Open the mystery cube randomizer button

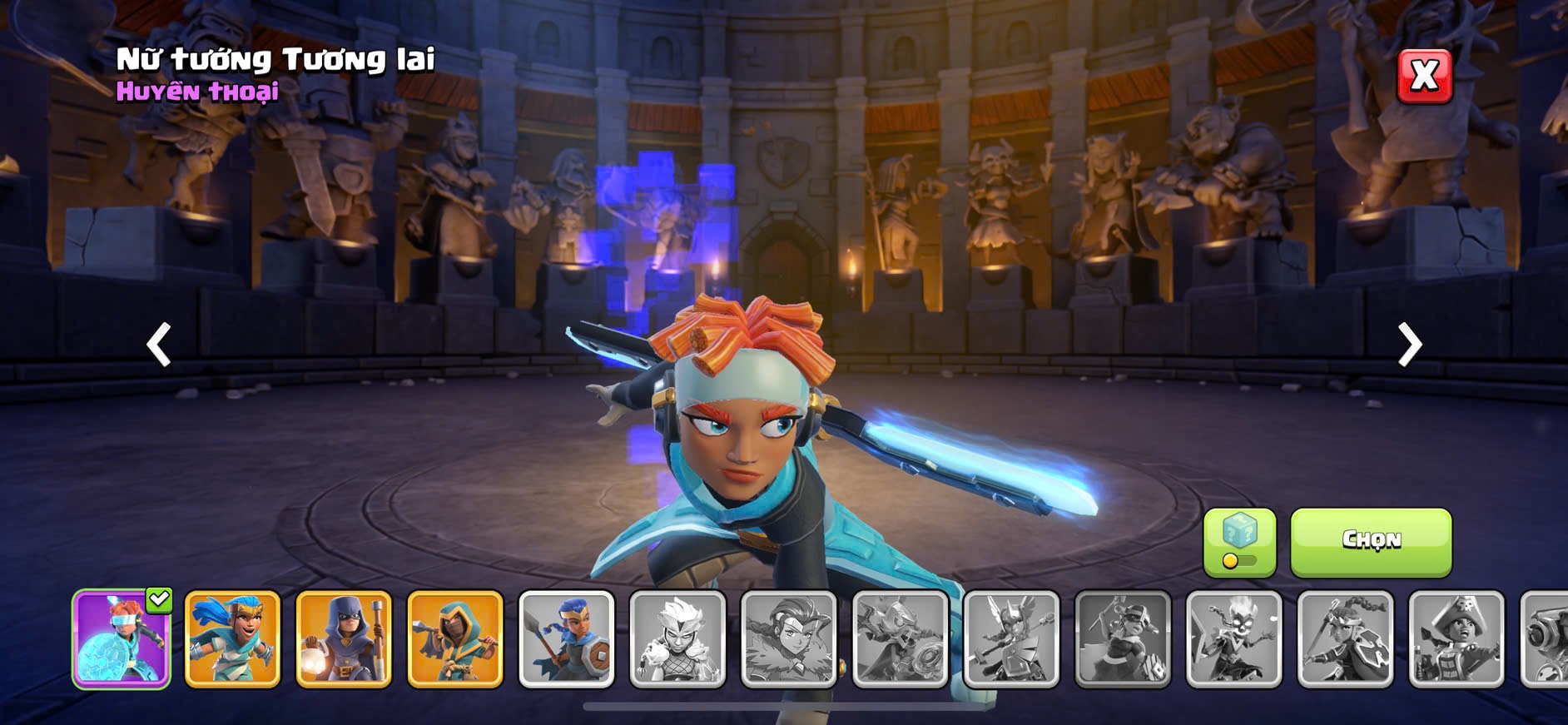click(1239, 542)
